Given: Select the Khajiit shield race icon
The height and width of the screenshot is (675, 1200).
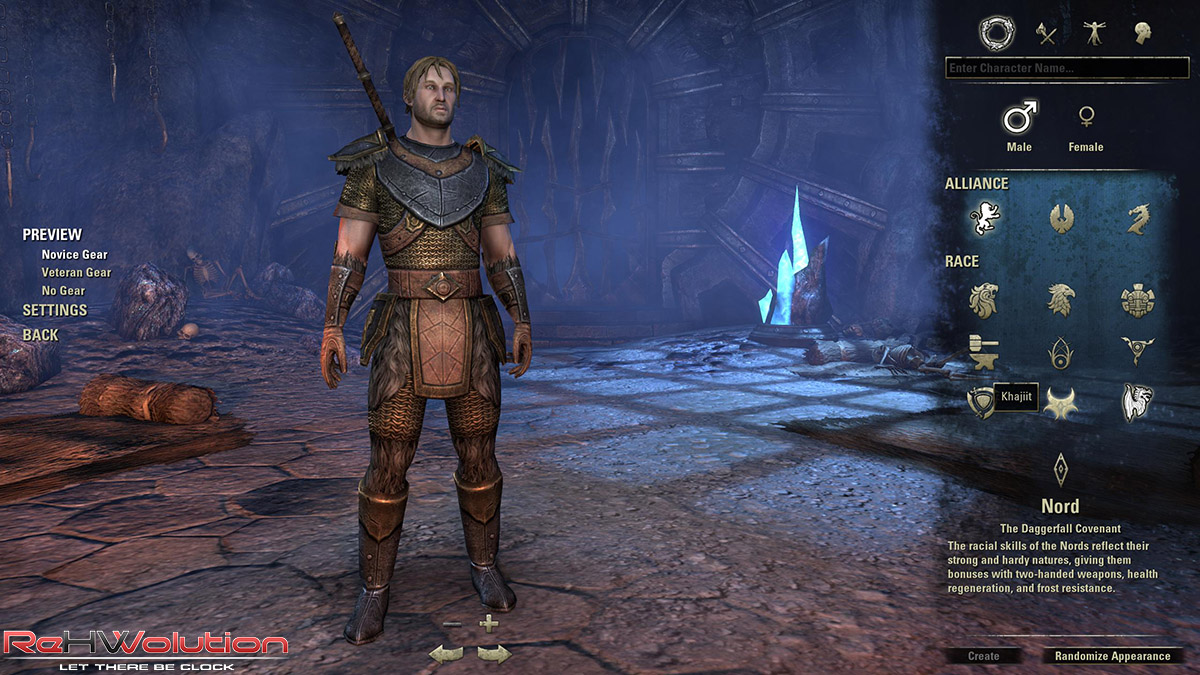Looking at the screenshot, I should tap(981, 401).
